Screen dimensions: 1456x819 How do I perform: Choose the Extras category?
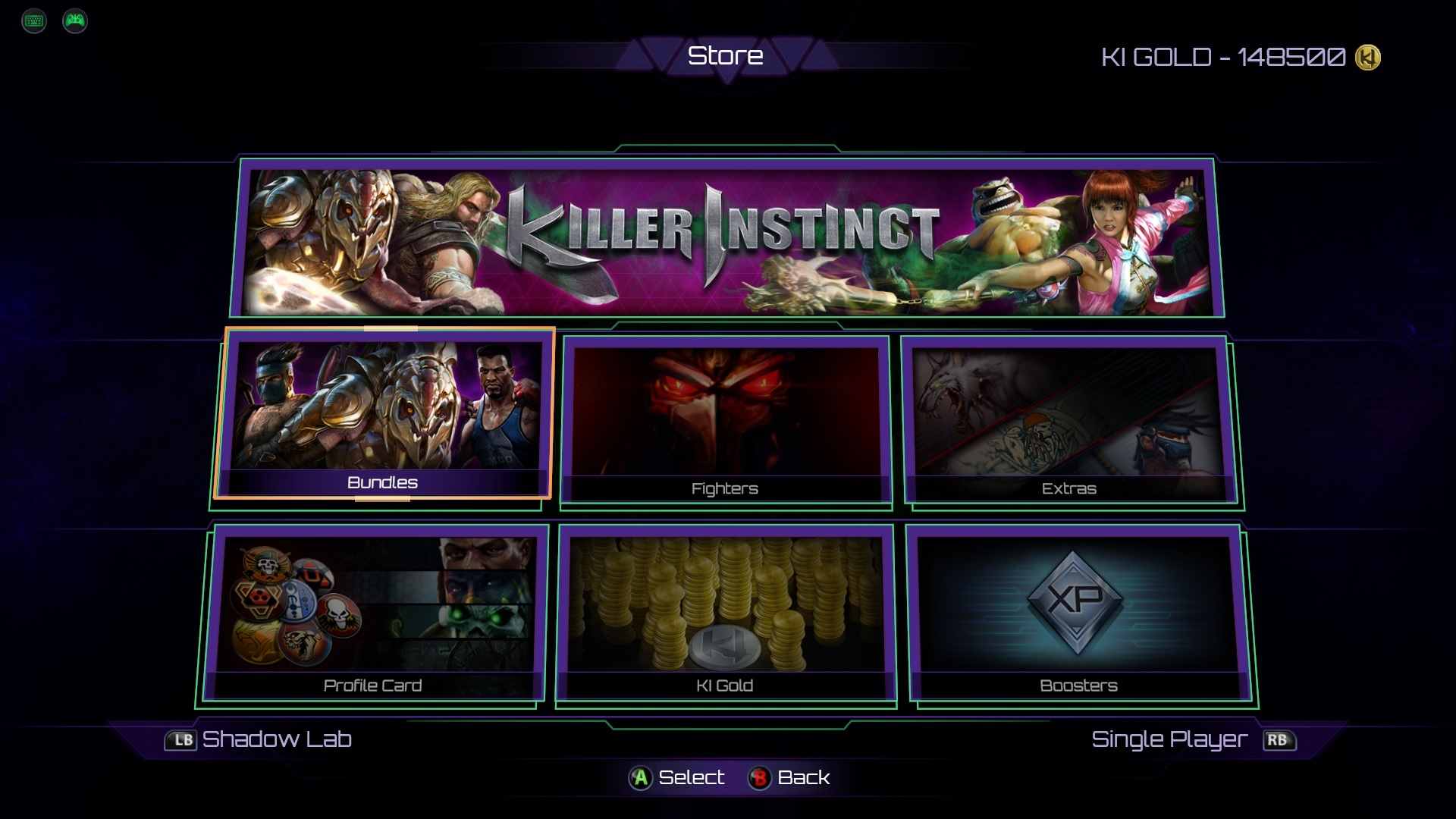coord(1069,419)
